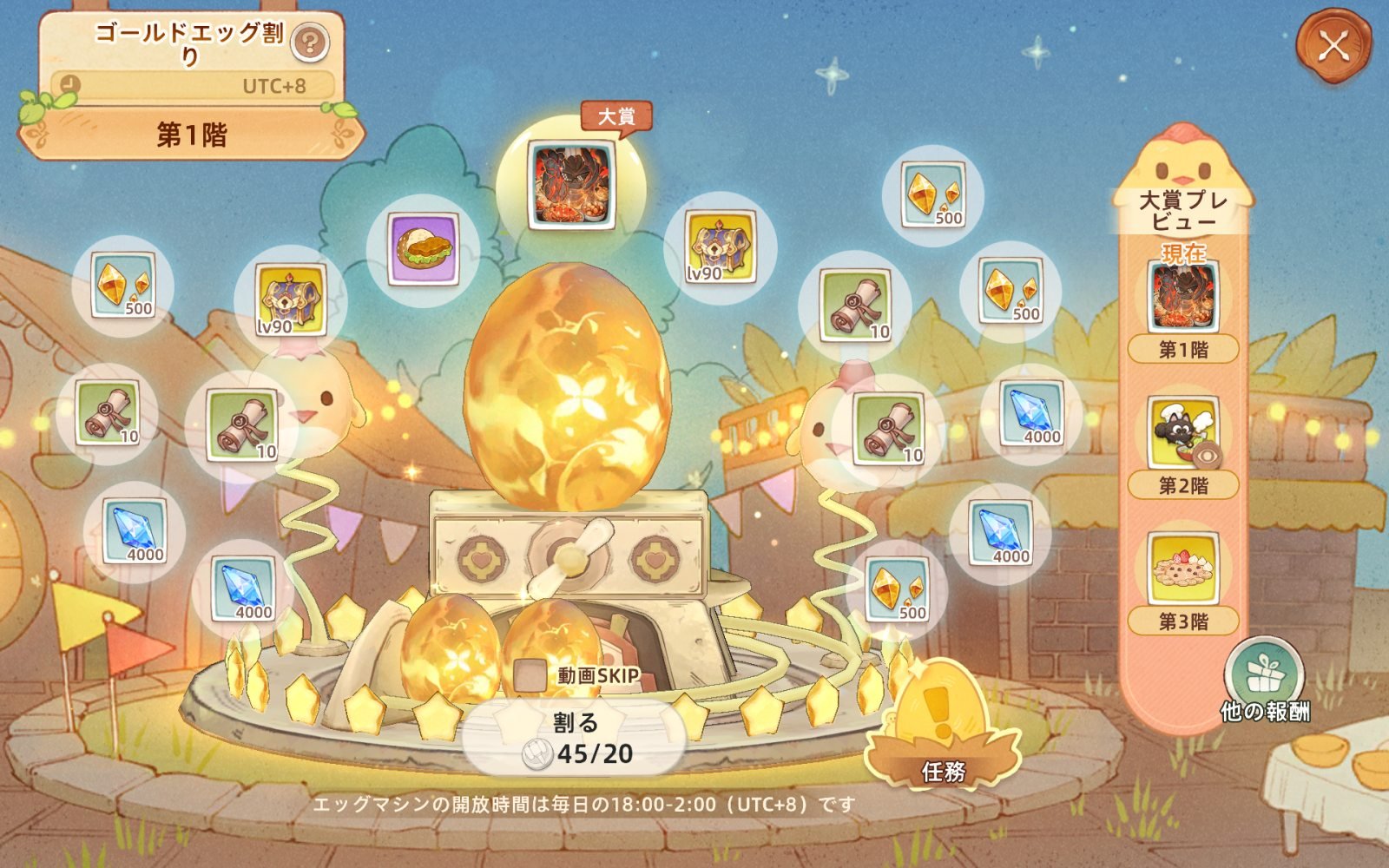The image size is (1389, 868).
Task: Tap the 割る crack egg button
Action: [x=575, y=739]
